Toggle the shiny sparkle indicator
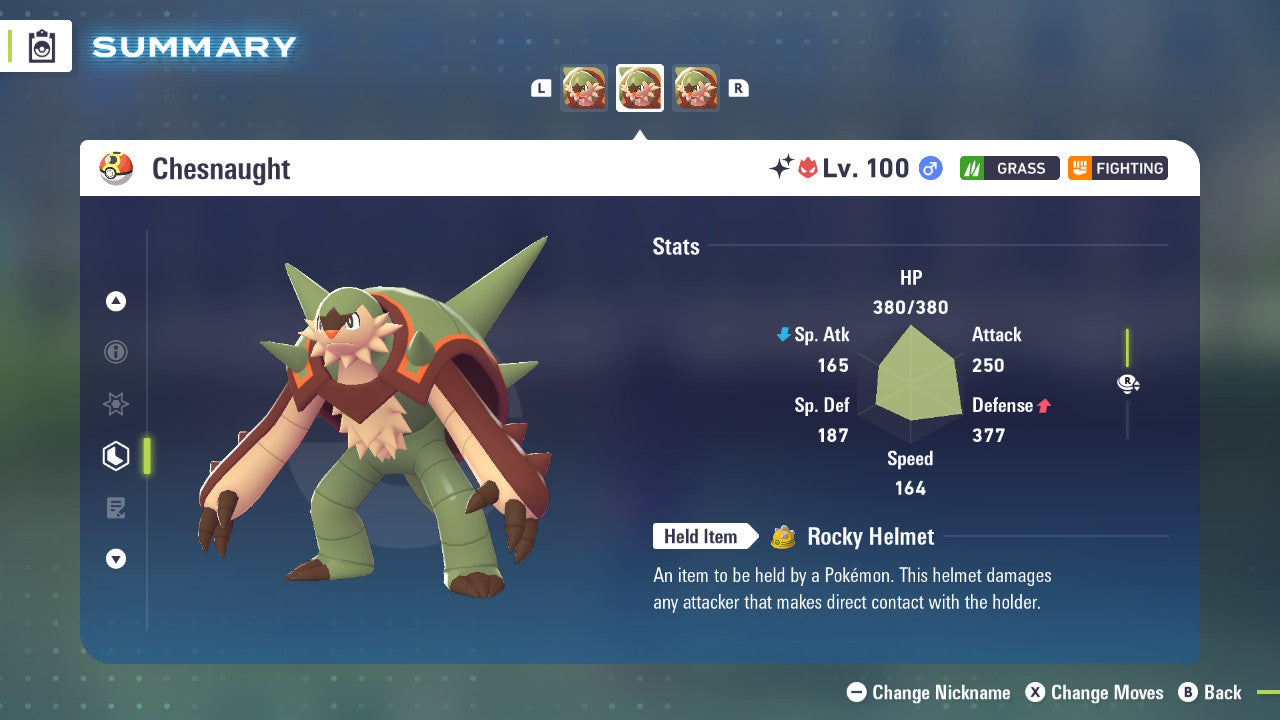1280x720 pixels. pyautogui.click(x=783, y=167)
